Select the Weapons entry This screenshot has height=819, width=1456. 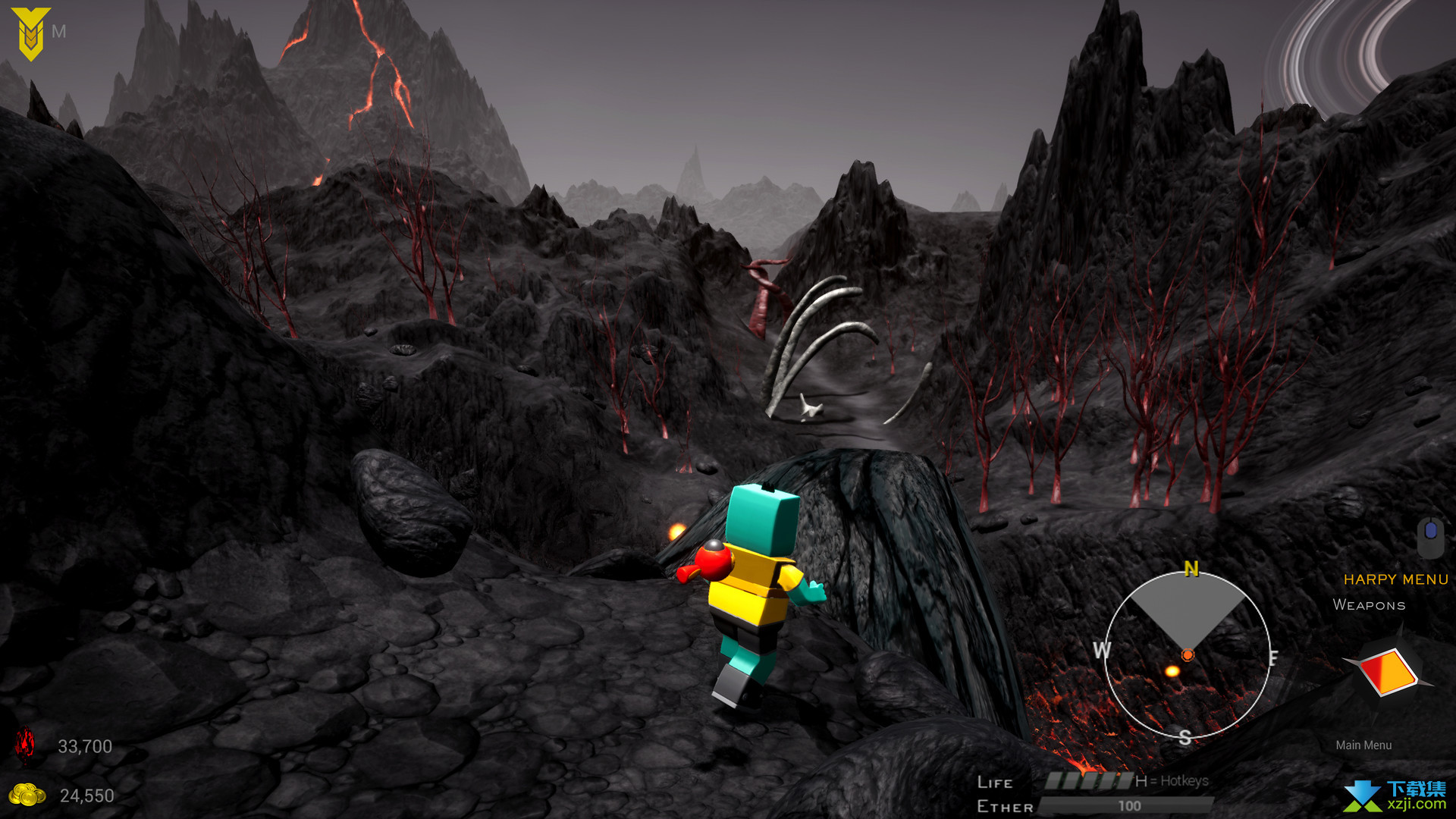1369,605
